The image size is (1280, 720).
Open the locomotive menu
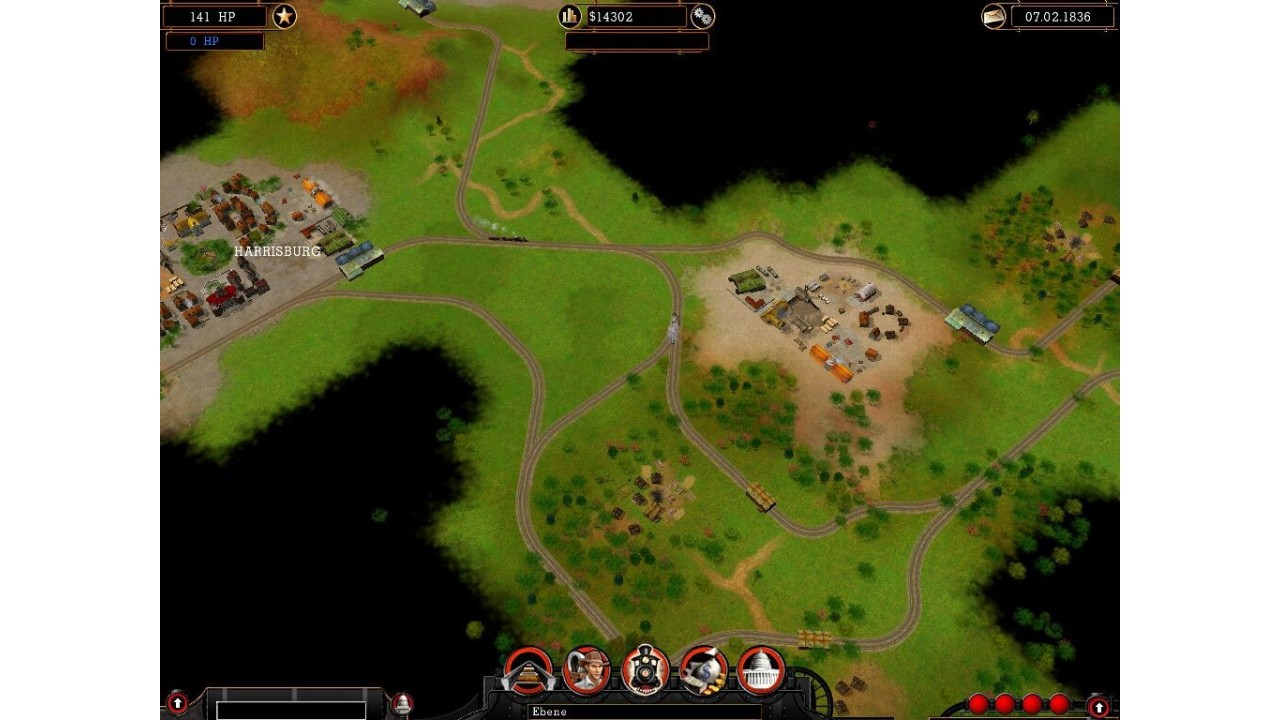[646, 670]
